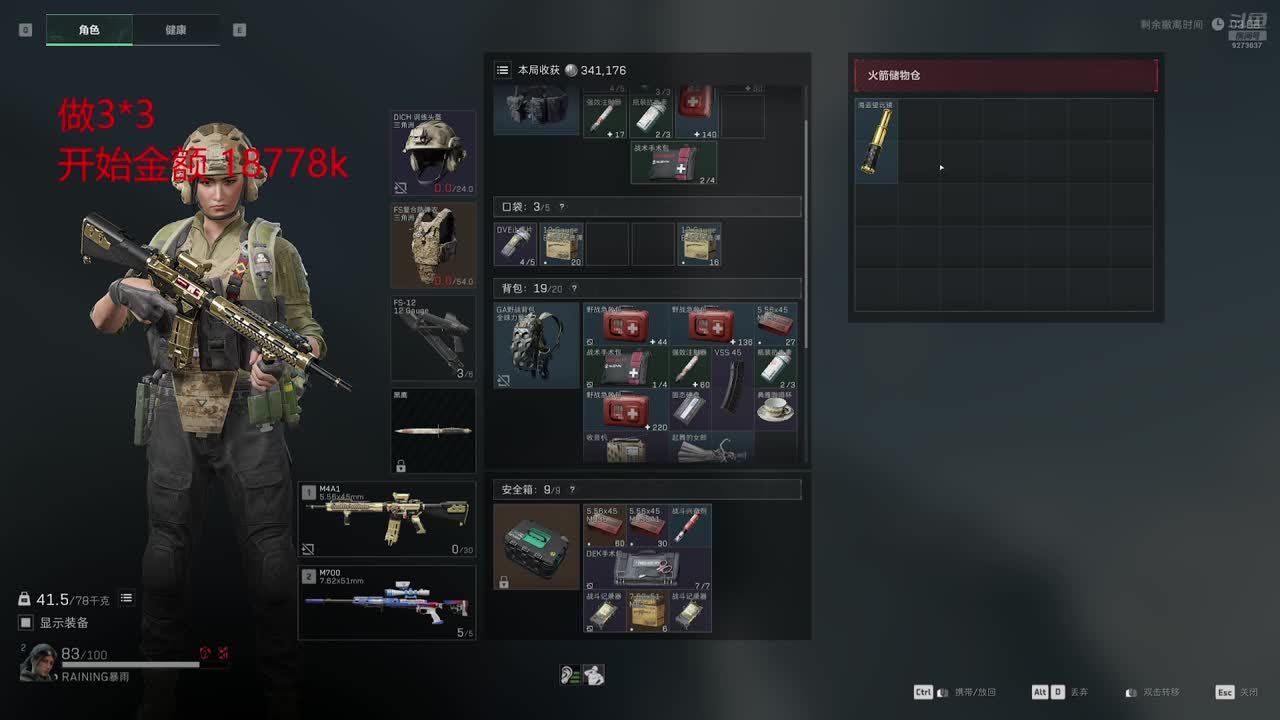1280x720 pixels.
Task: Switch to the 健康 (Health) tab
Action: (175, 30)
